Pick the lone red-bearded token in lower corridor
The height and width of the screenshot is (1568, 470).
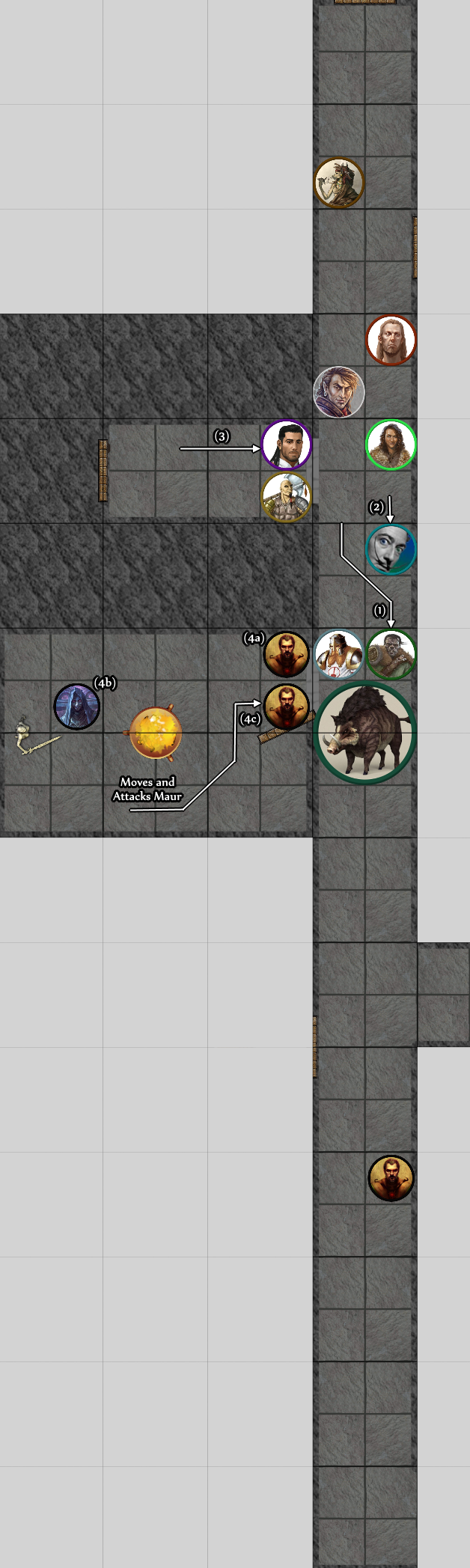coord(391,1178)
